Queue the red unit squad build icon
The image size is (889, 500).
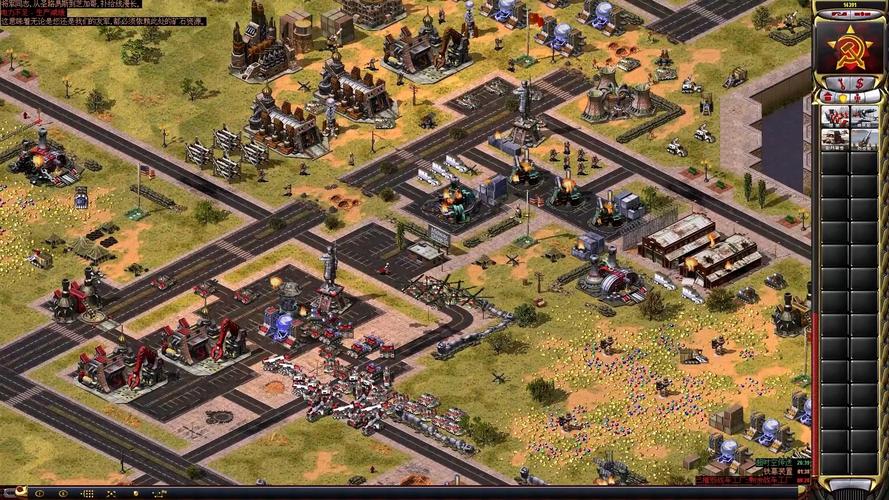click(834, 117)
